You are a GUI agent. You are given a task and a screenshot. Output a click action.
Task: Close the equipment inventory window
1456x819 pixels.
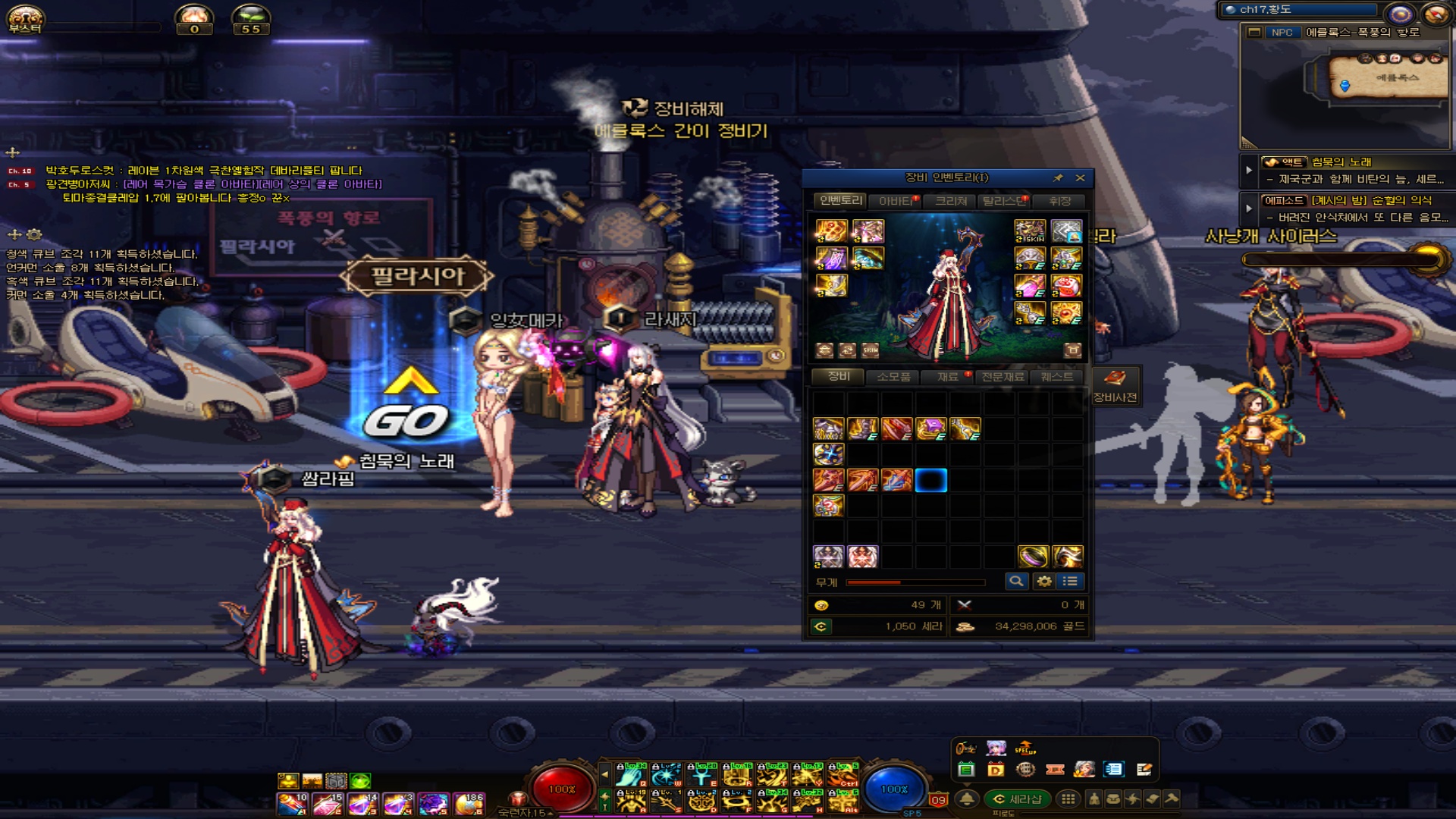(x=1081, y=178)
